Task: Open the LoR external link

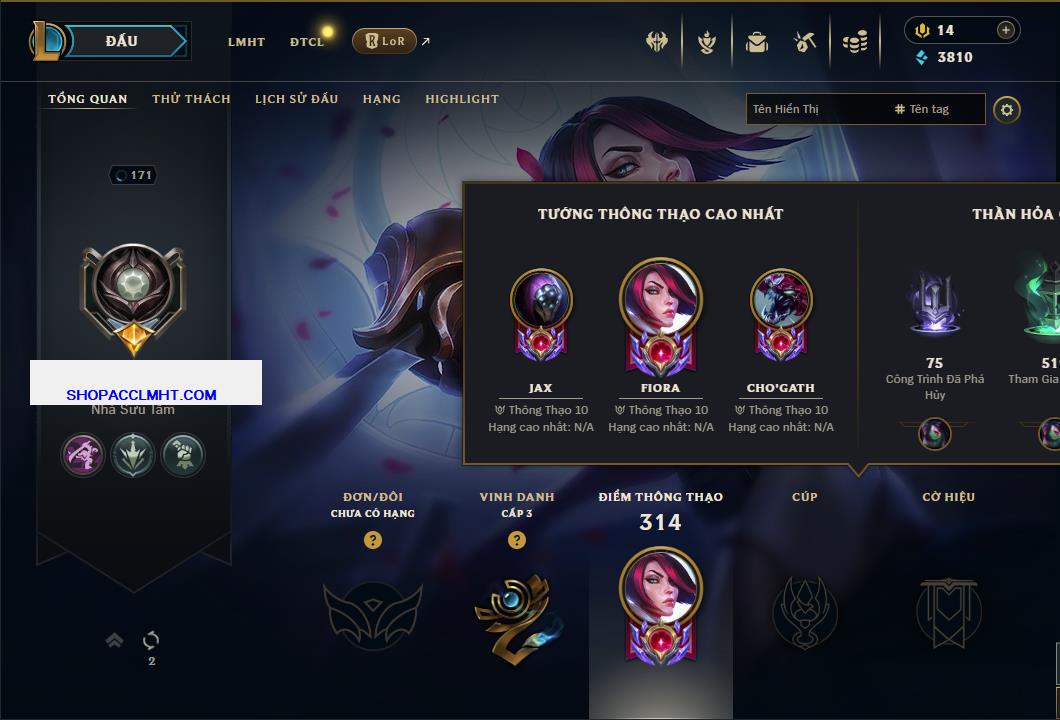Action: (385, 41)
